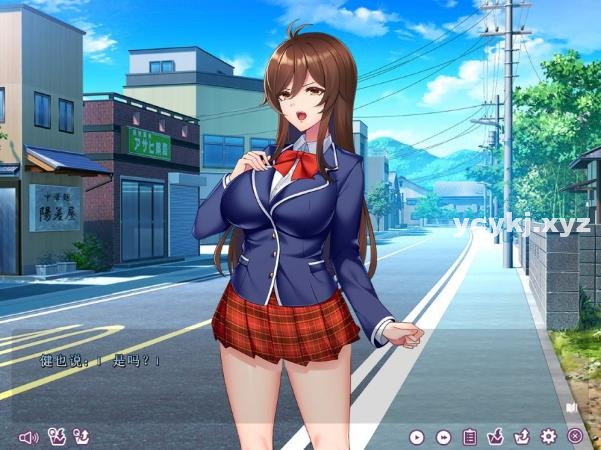
Task: Toggle the speaker voice replay icon
Action: (x=27, y=436)
